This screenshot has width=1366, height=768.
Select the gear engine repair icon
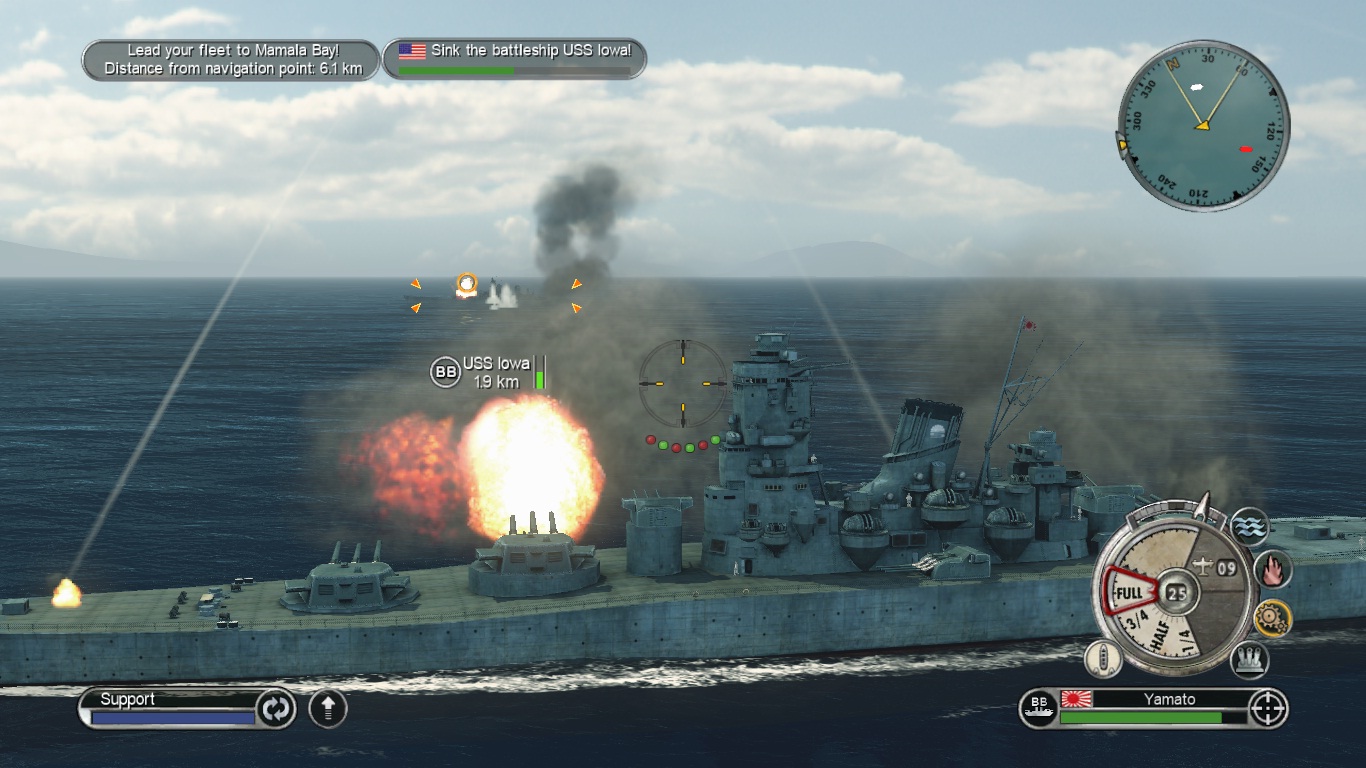tap(1273, 619)
